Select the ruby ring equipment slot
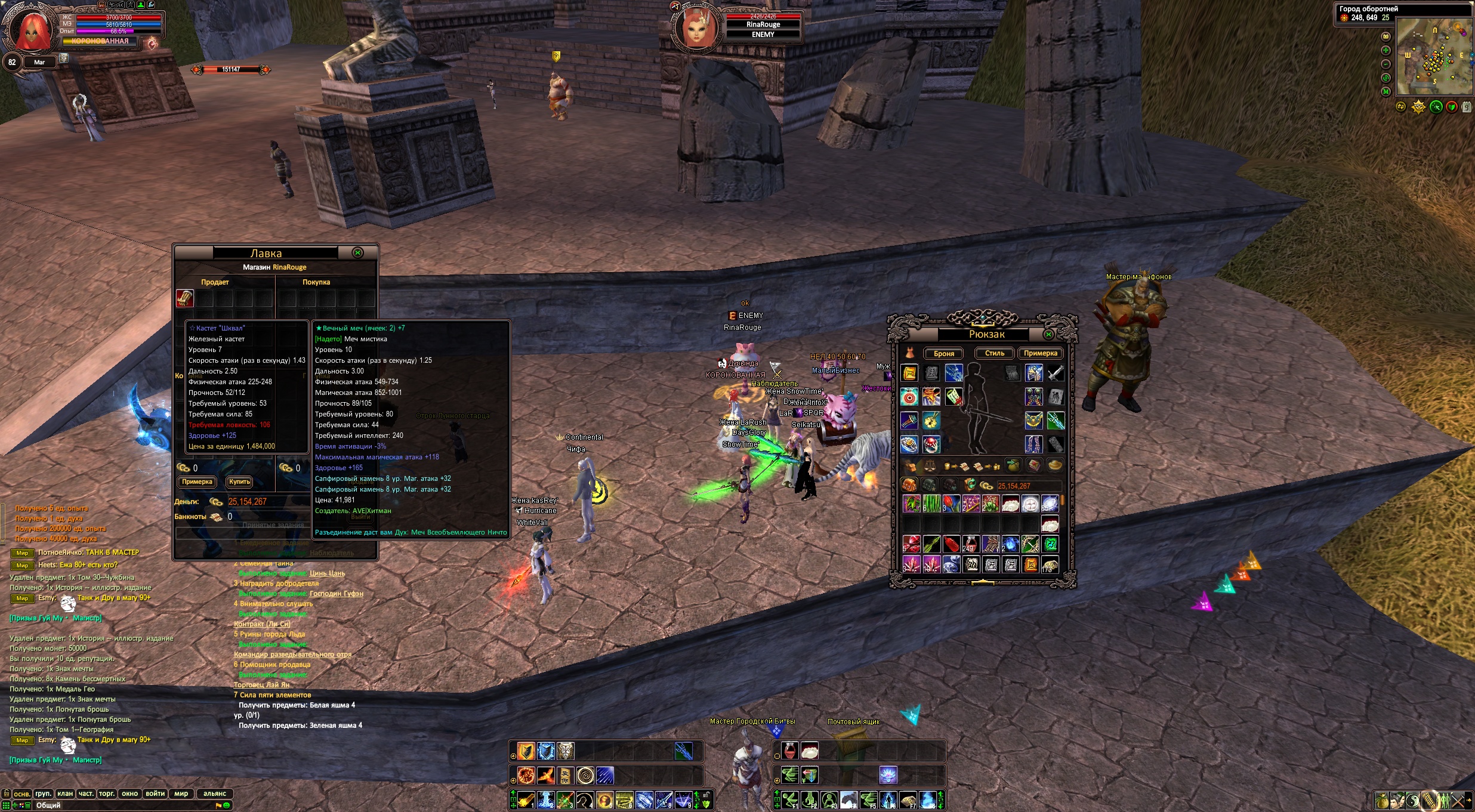 (931, 444)
